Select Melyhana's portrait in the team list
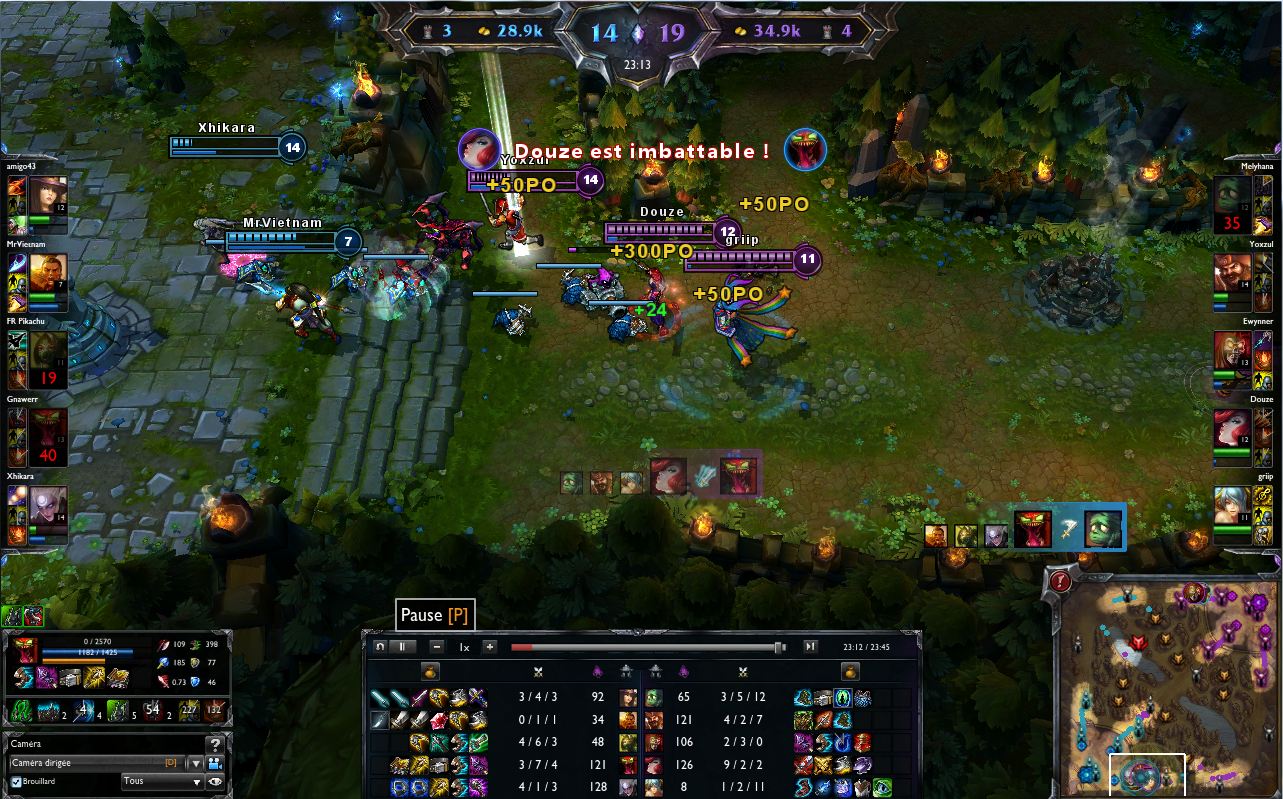This screenshot has width=1283, height=799. tap(1233, 194)
